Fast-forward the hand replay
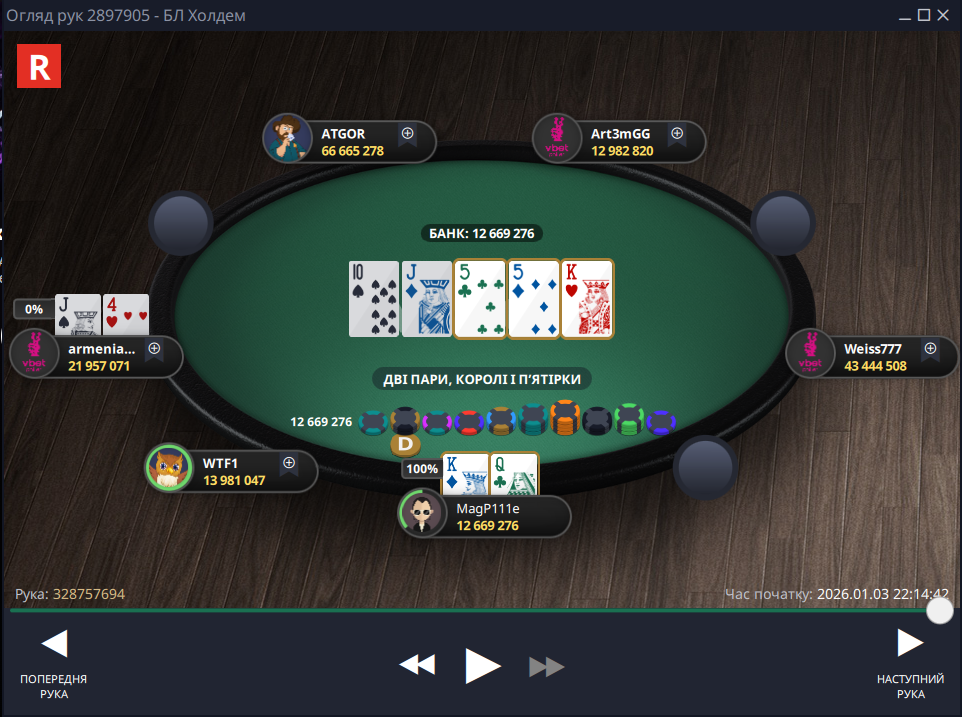The height and width of the screenshot is (717, 962). [x=547, y=666]
